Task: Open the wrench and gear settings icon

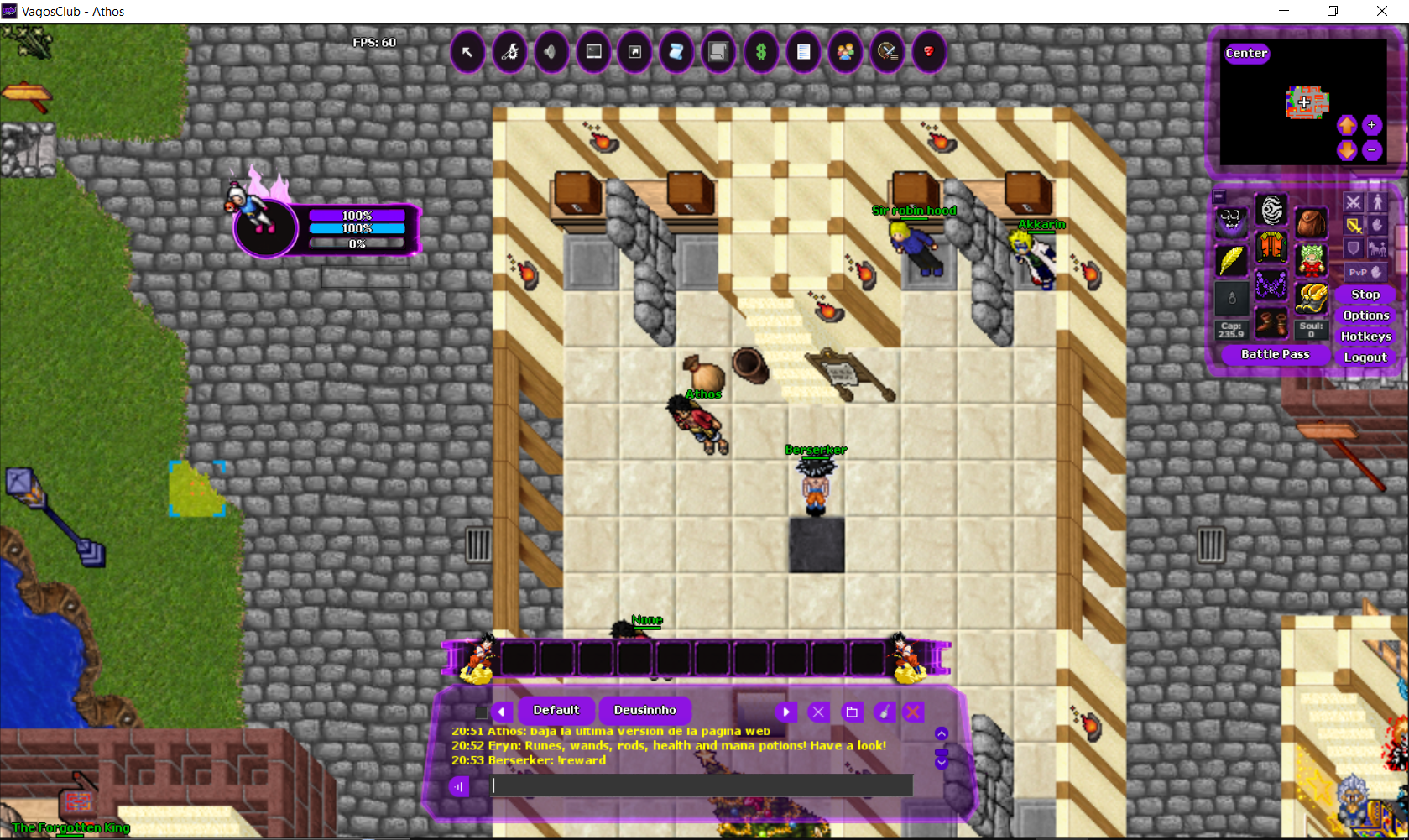Action: pos(509,52)
